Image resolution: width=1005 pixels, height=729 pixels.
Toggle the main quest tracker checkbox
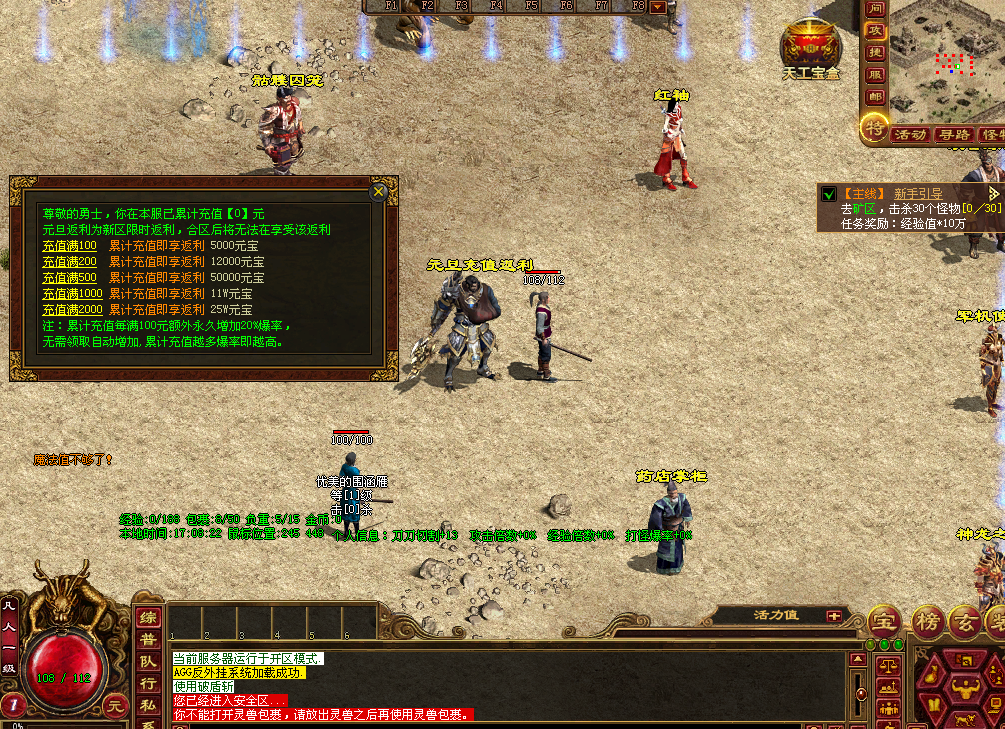(x=828, y=194)
